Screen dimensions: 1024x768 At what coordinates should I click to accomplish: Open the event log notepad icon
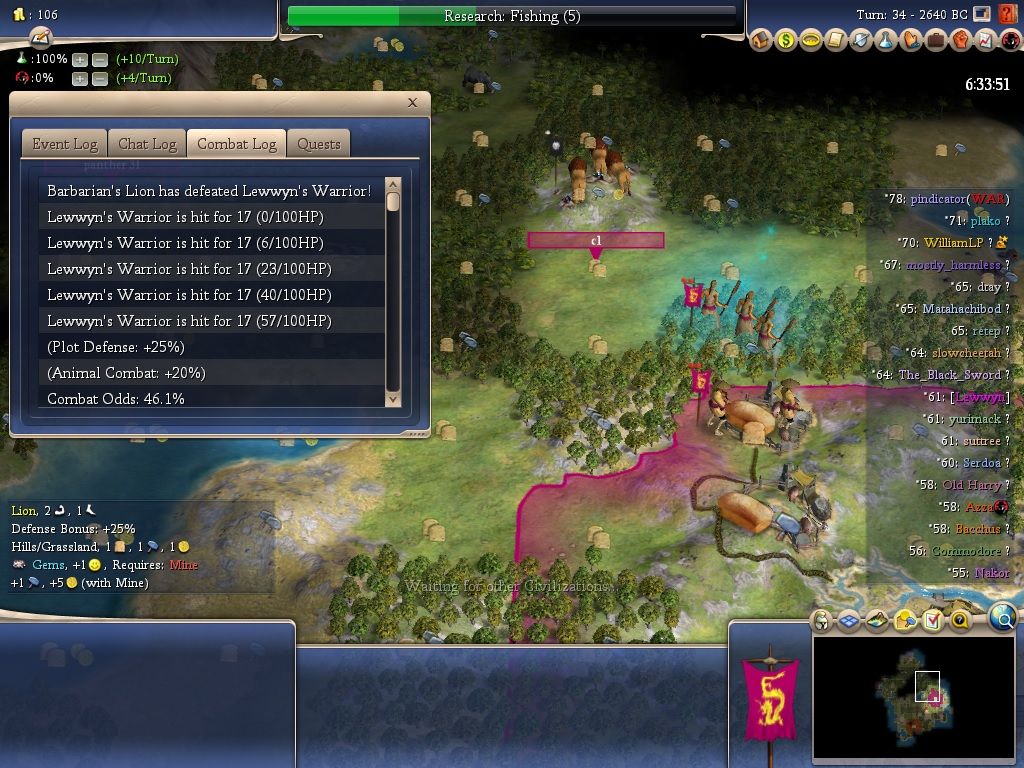41,37
